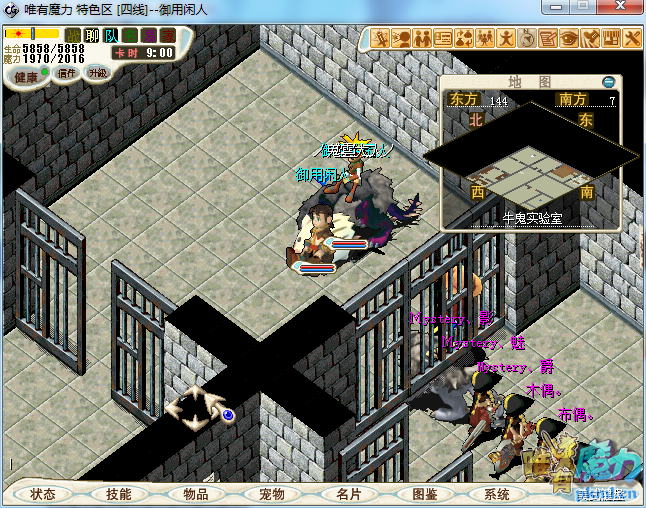
Task: Open the 物品 items menu
Action: click(x=196, y=494)
